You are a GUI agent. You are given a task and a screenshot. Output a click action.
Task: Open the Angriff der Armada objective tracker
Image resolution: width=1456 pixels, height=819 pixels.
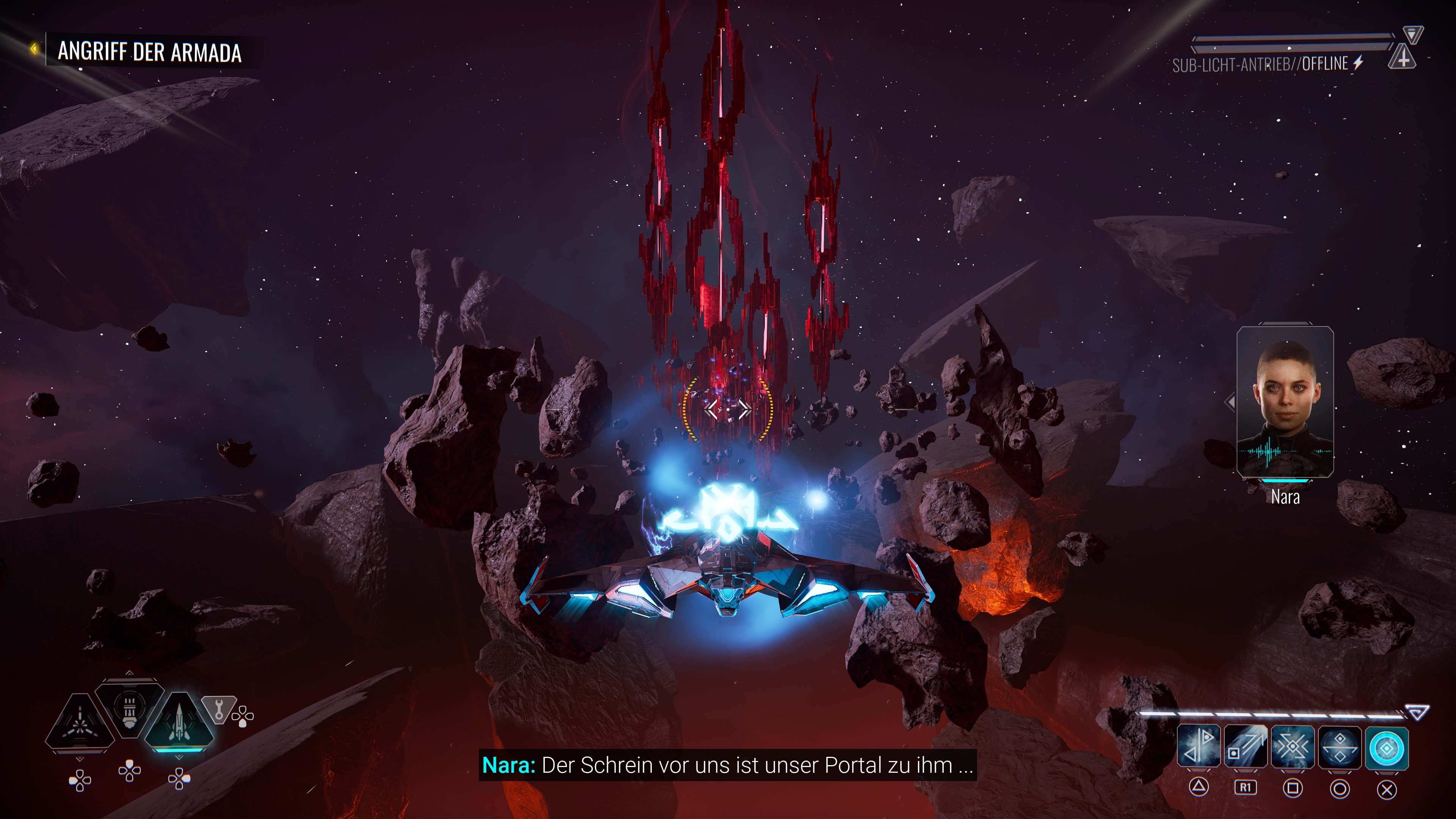149,52
